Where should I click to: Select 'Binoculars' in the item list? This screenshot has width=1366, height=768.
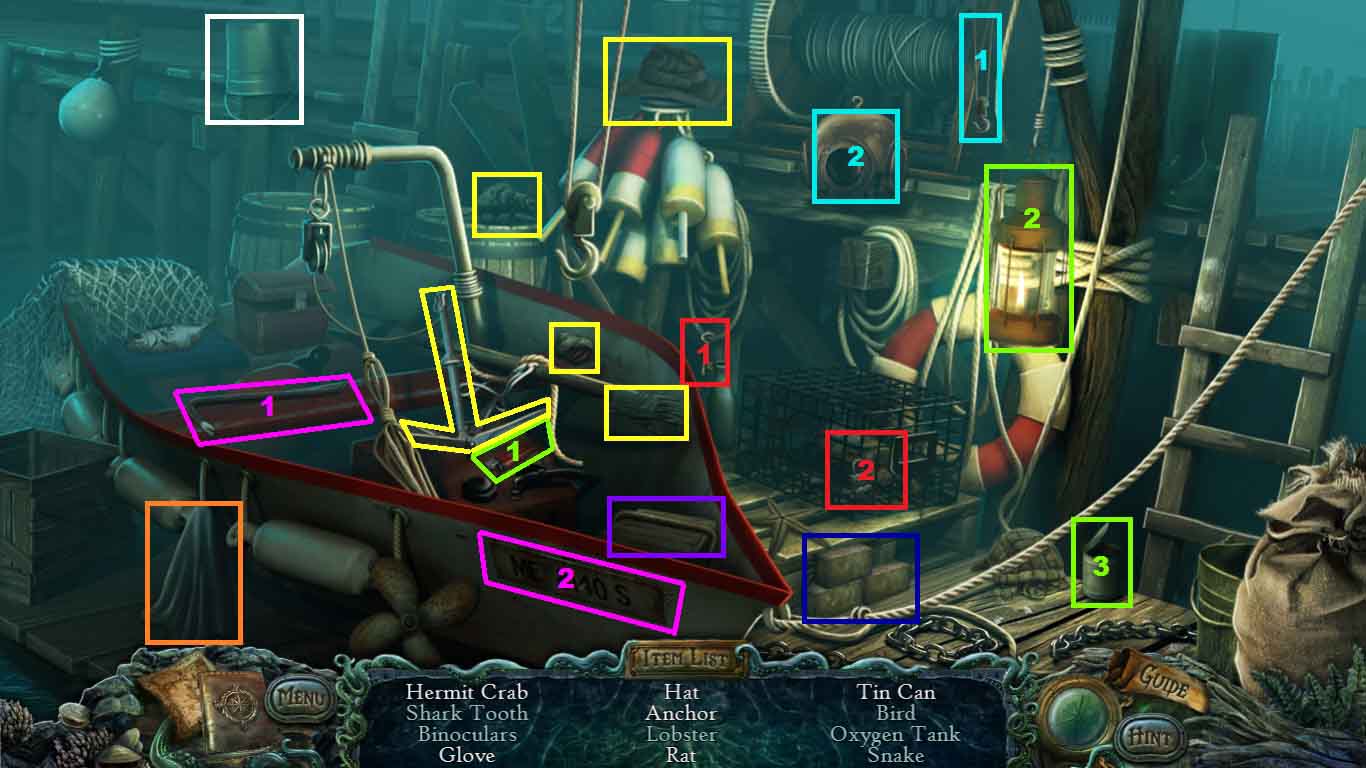469,735
